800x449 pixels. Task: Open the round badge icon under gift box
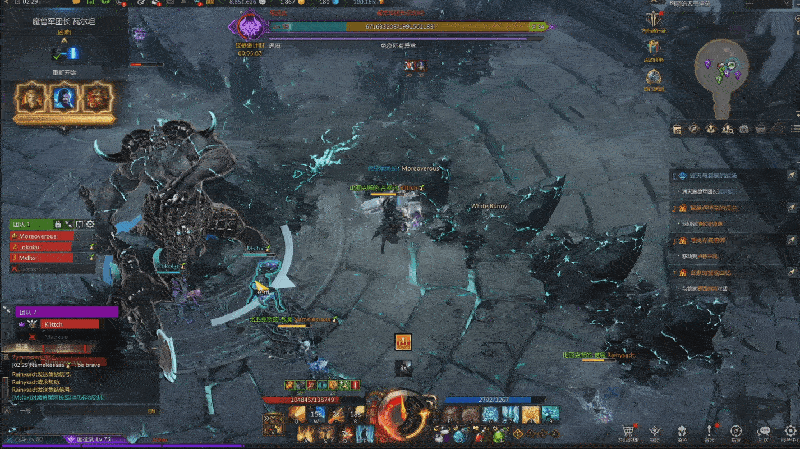(653, 76)
